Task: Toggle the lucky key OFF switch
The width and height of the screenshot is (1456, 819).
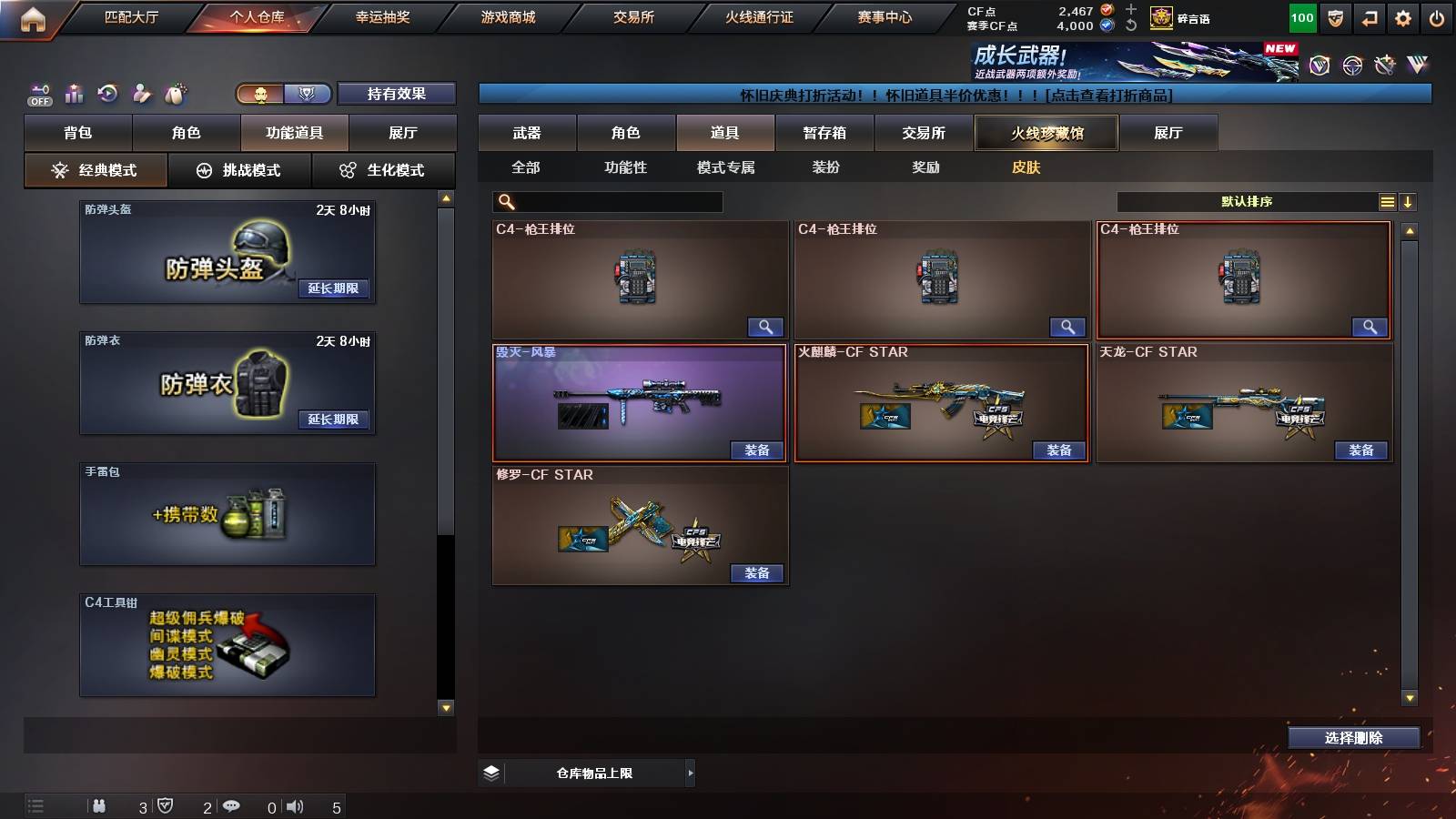Action: coord(39,94)
